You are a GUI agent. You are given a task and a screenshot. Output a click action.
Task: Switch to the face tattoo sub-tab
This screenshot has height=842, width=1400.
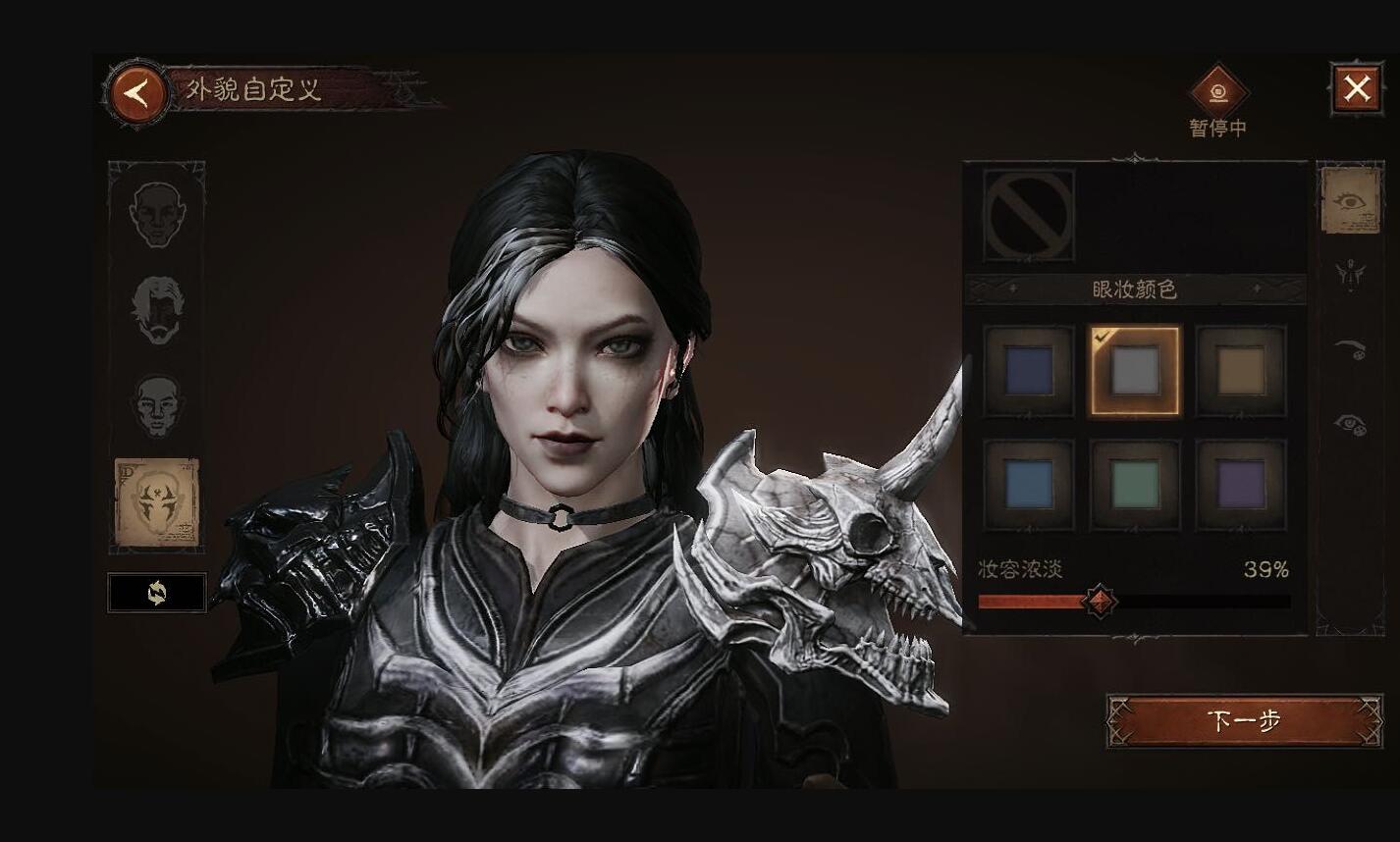tap(1351, 274)
